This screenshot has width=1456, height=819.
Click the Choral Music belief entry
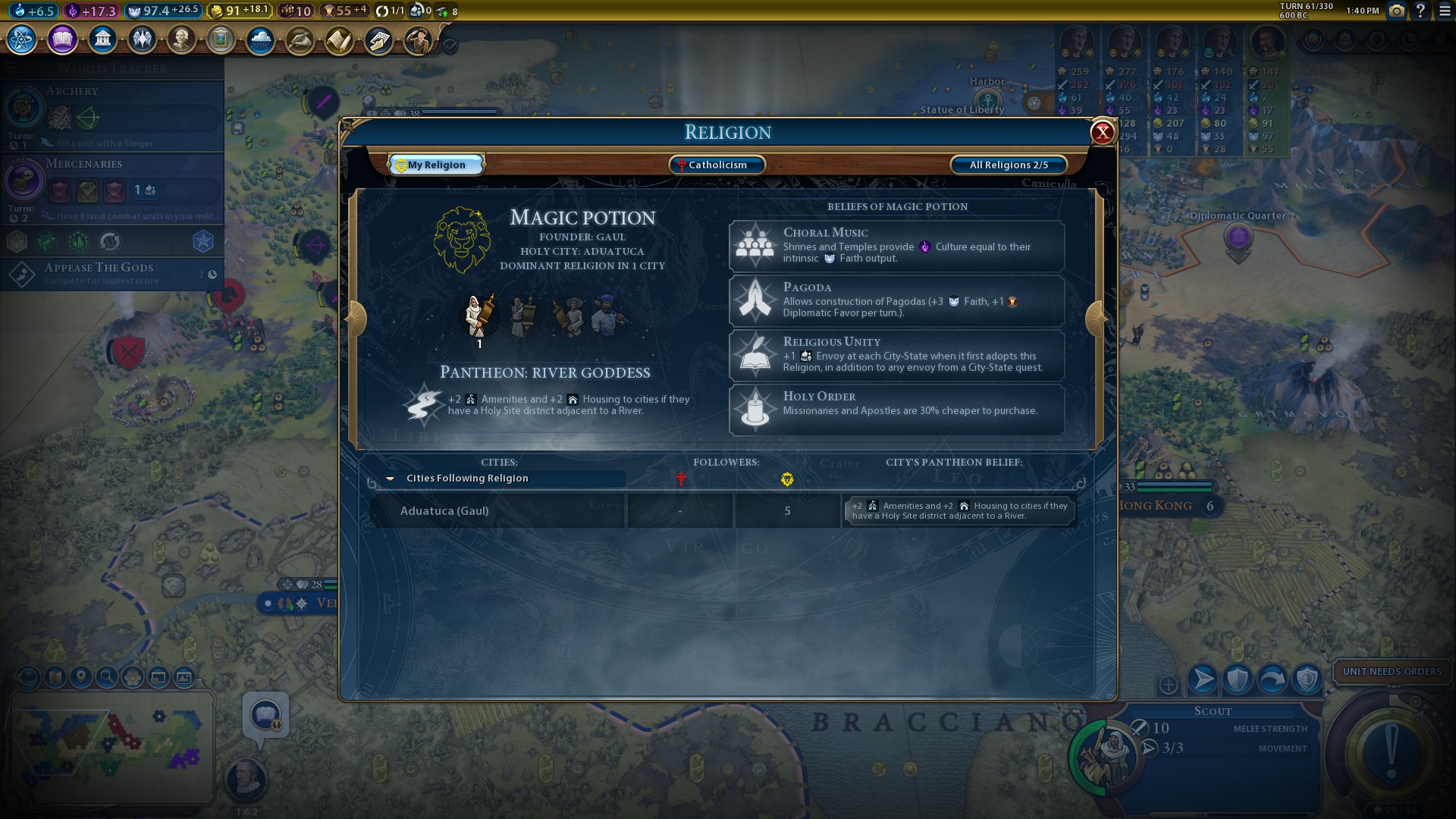coord(896,246)
